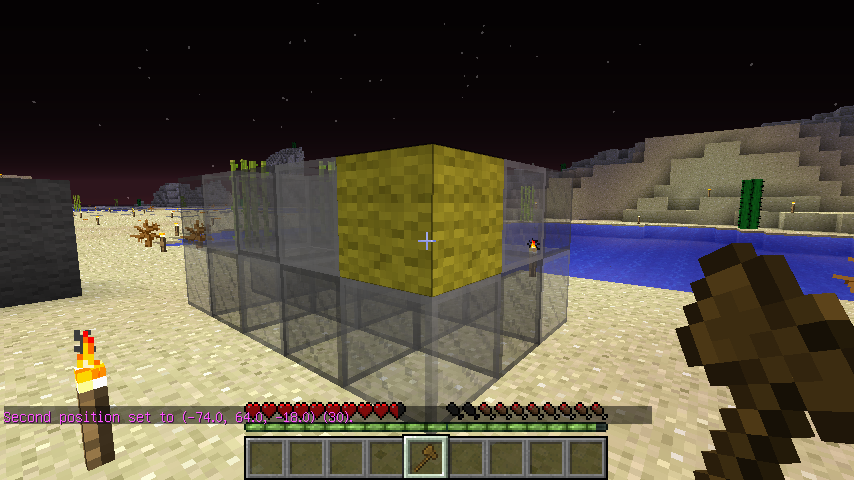Image resolution: width=854 pixels, height=480 pixels.
Task: Select the wooden axe hotbar slot
Action: click(x=426, y=458)
